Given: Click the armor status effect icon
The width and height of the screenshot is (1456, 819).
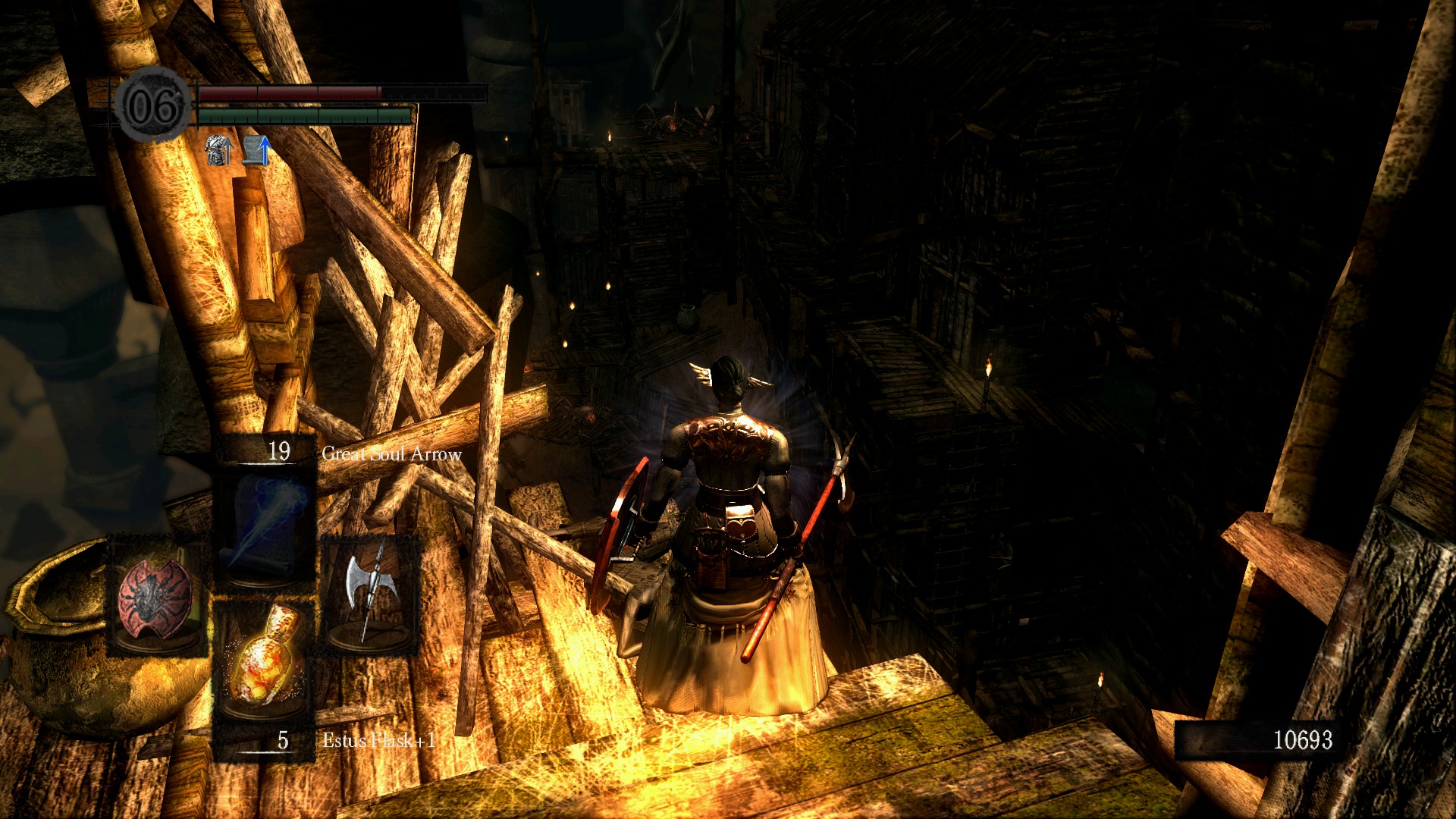Looking at the screenshot, I should tap(218, 150).
